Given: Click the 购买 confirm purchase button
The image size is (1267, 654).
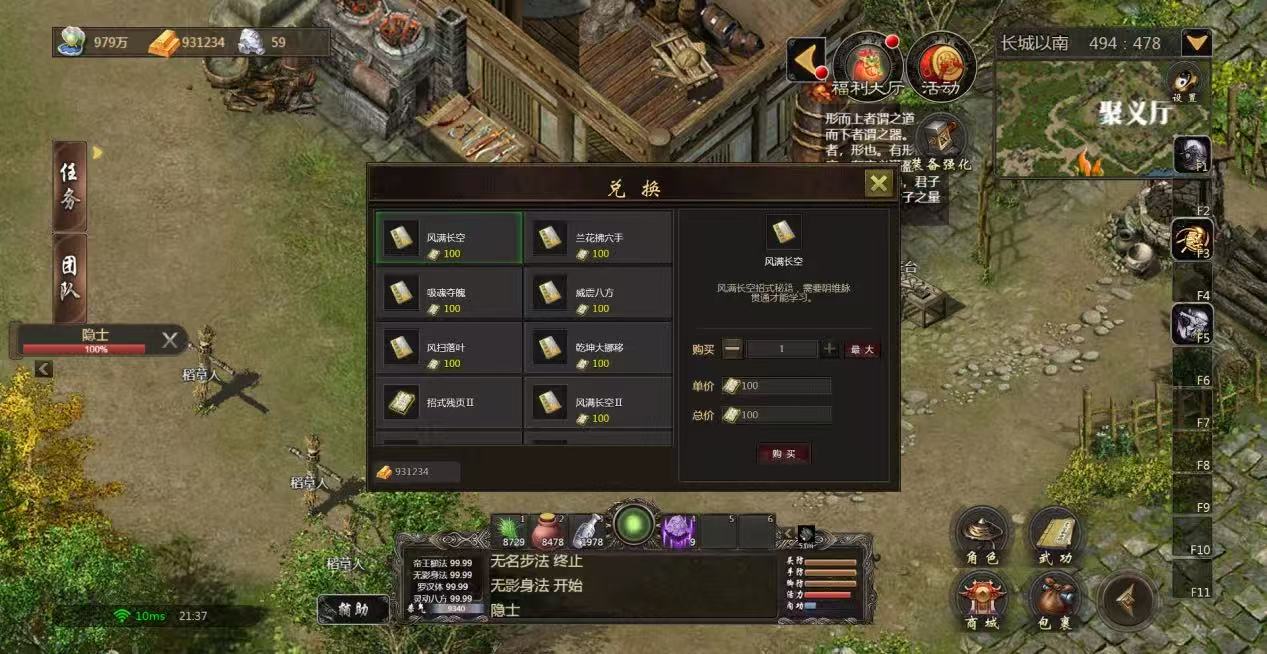Looking at the screenshot, I should [783, 454].
